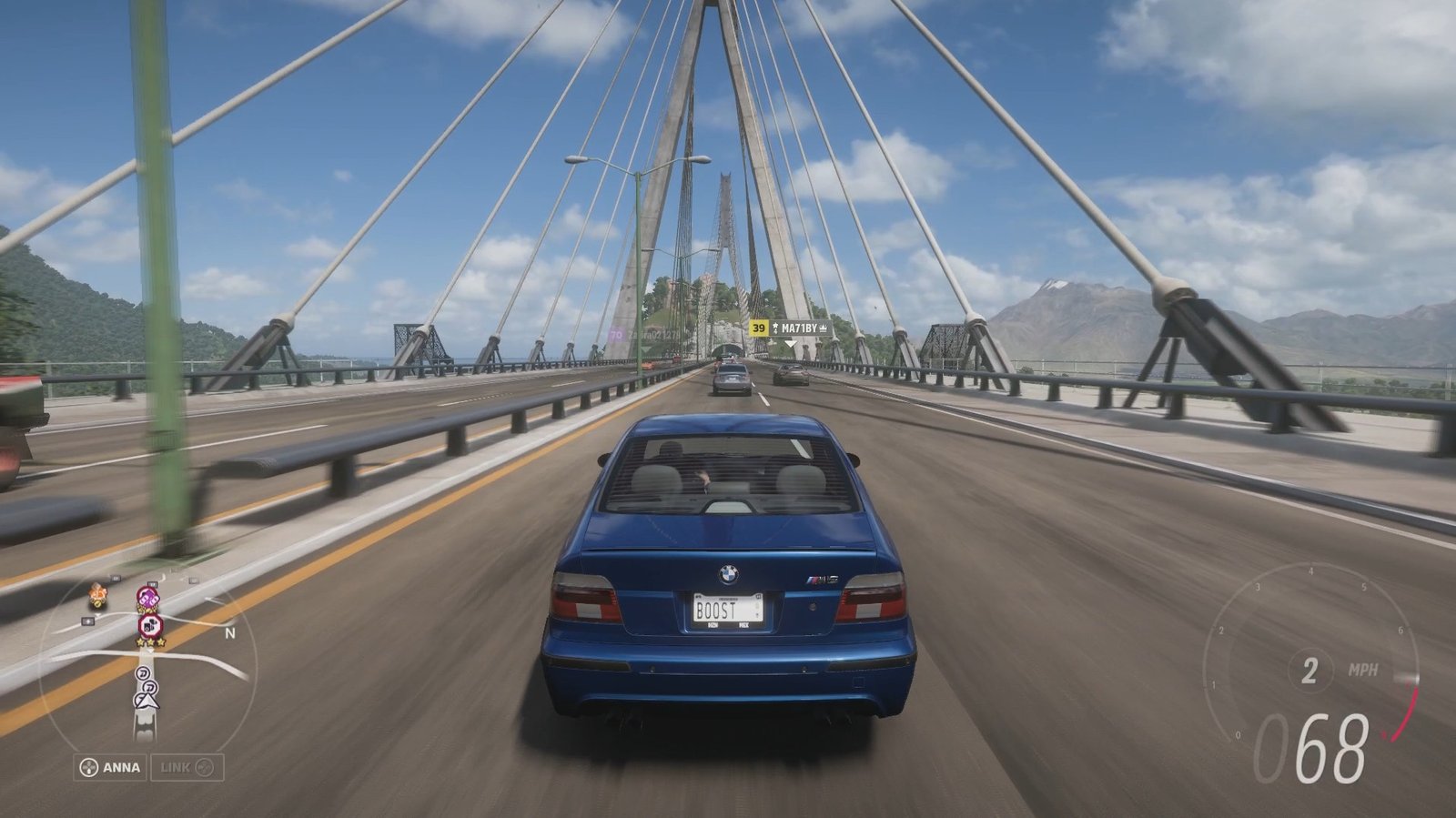The image size is (1456, 818).
Task: Click the orange event icon on the minimap
Action: tap(98, 593)
